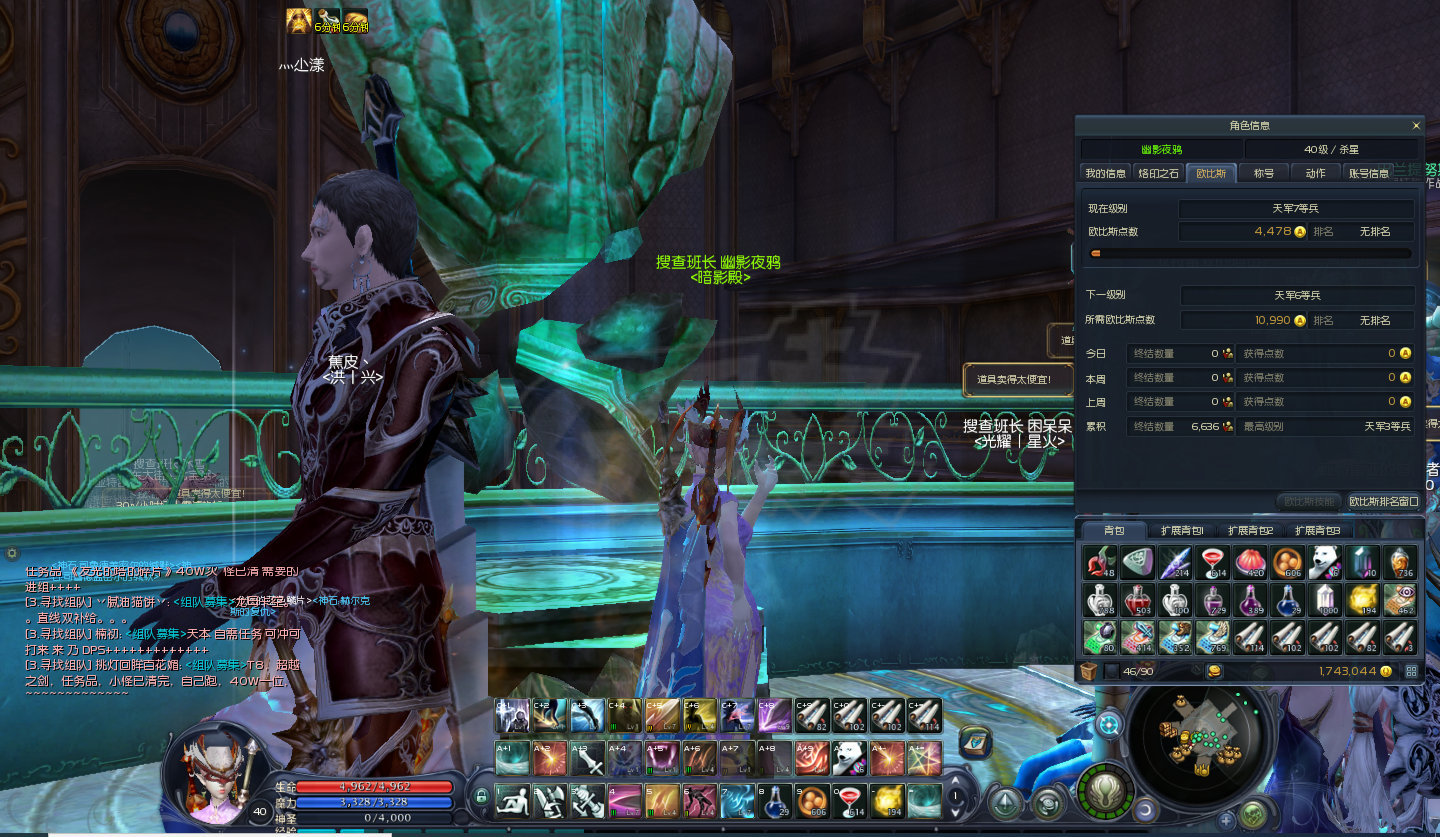Select the white crystal stack of 1000
Screen dimensions: 1440x837
[1326, 600]
